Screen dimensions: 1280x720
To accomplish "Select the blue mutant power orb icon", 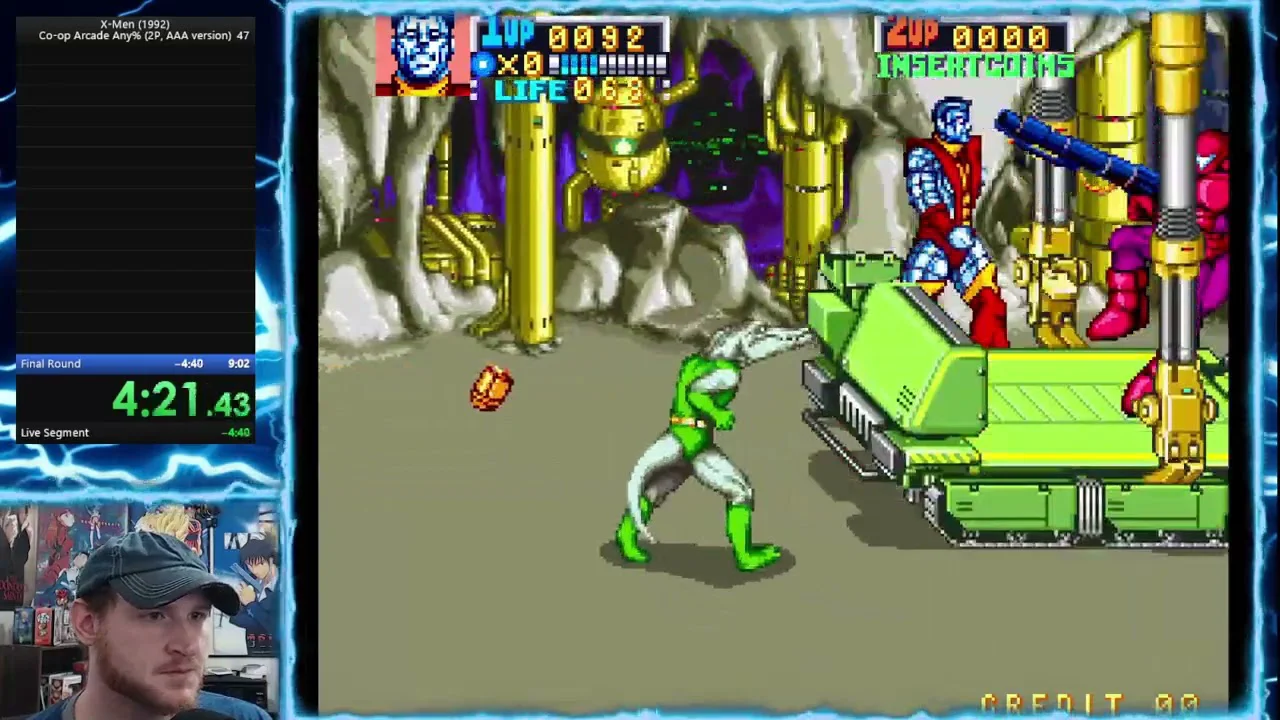I will point(484,65).
